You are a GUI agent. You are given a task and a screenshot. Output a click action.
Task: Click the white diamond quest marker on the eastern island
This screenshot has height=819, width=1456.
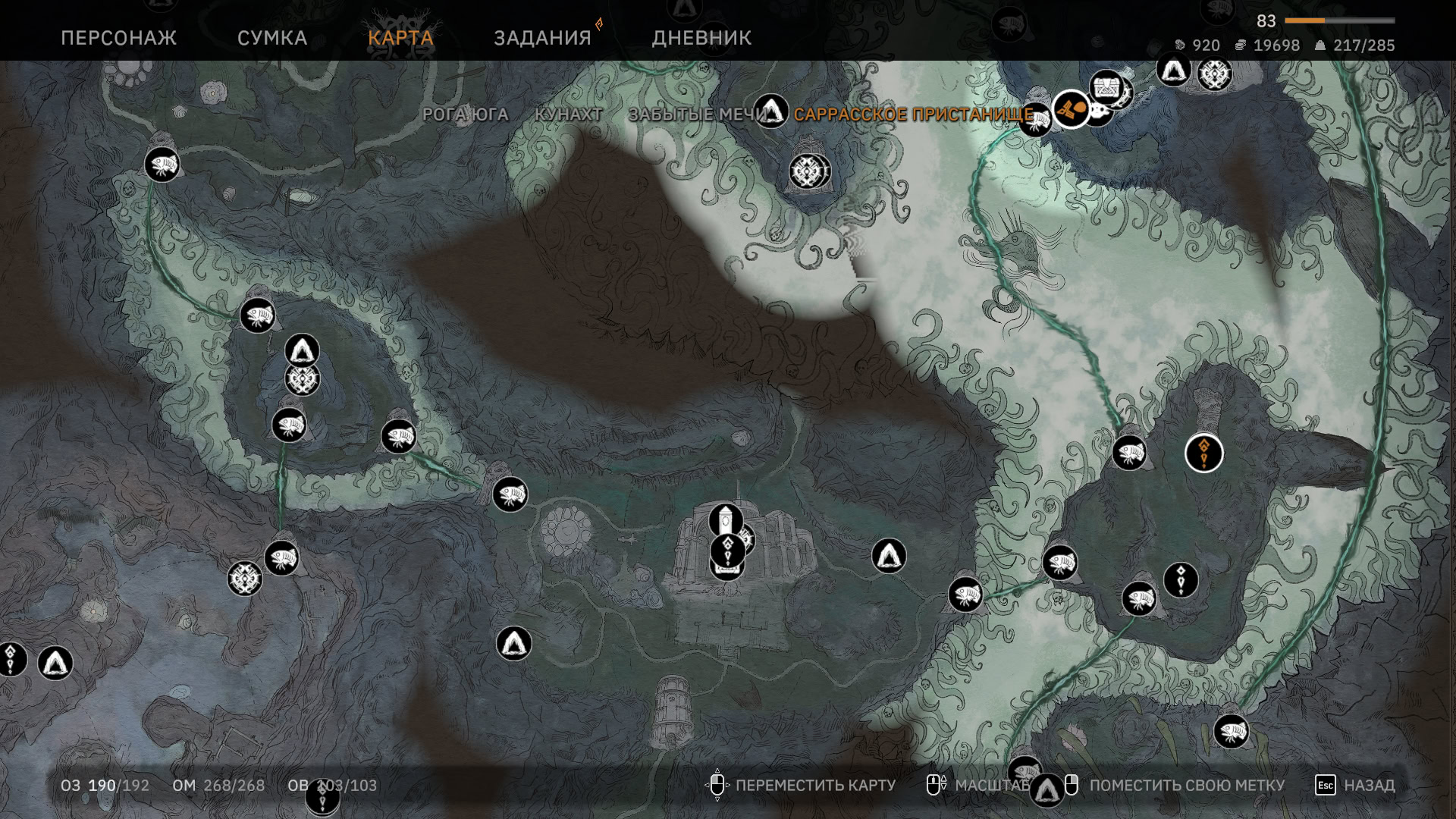coord(1180,580)
